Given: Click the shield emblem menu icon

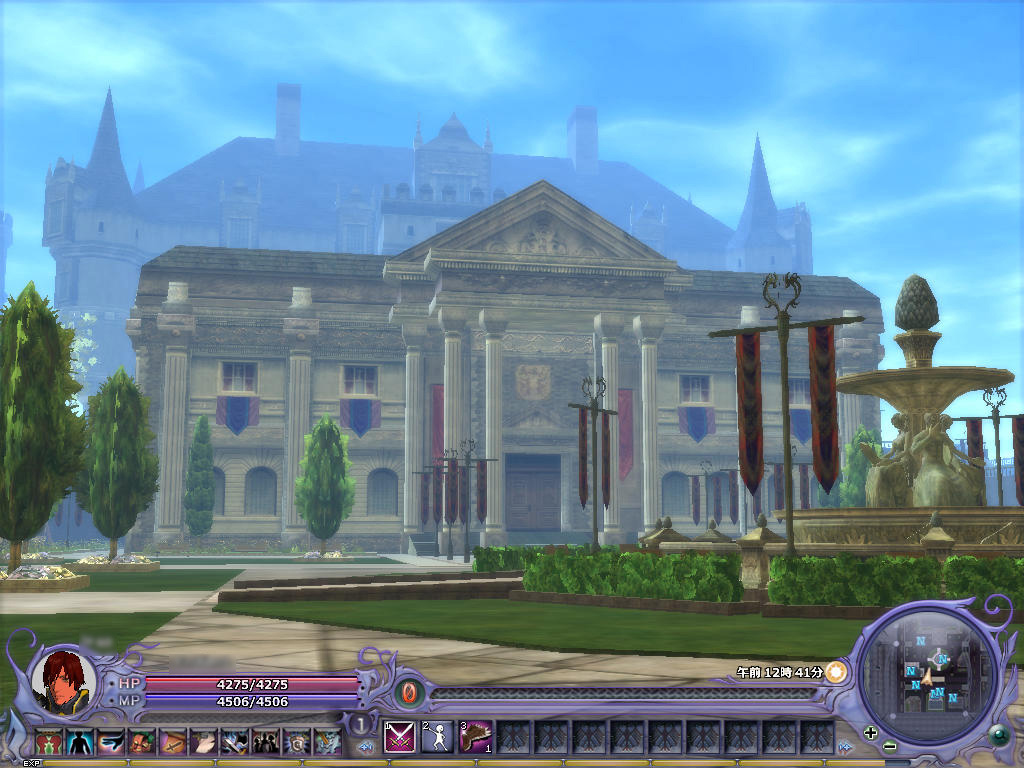Looking at the screenshot, I should click(x=297, y=742).
